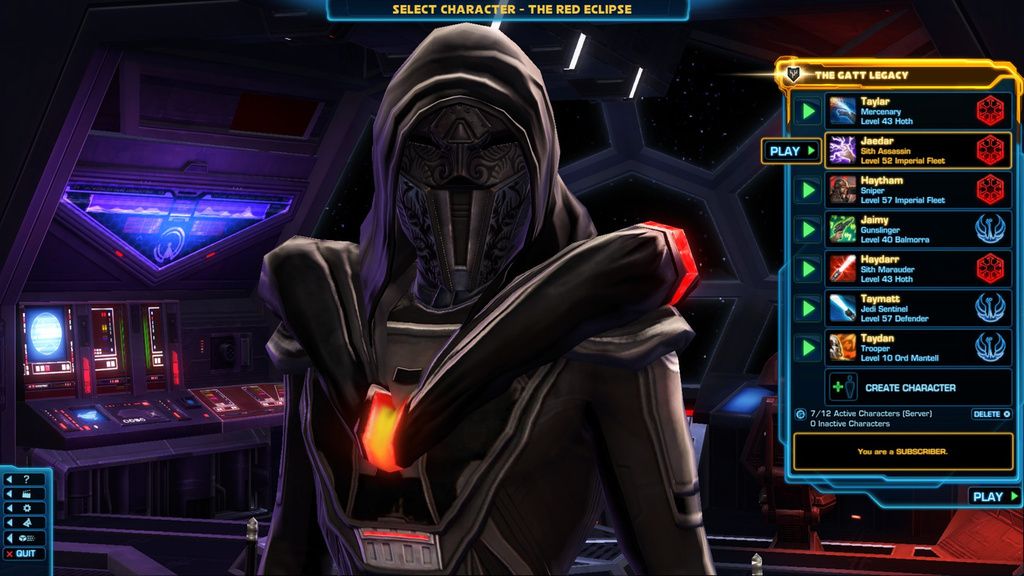Viewport: 1024px width, 576px height.
Task: Click the green play arrow next to Taylar
Action: click(x=807, y=110)
